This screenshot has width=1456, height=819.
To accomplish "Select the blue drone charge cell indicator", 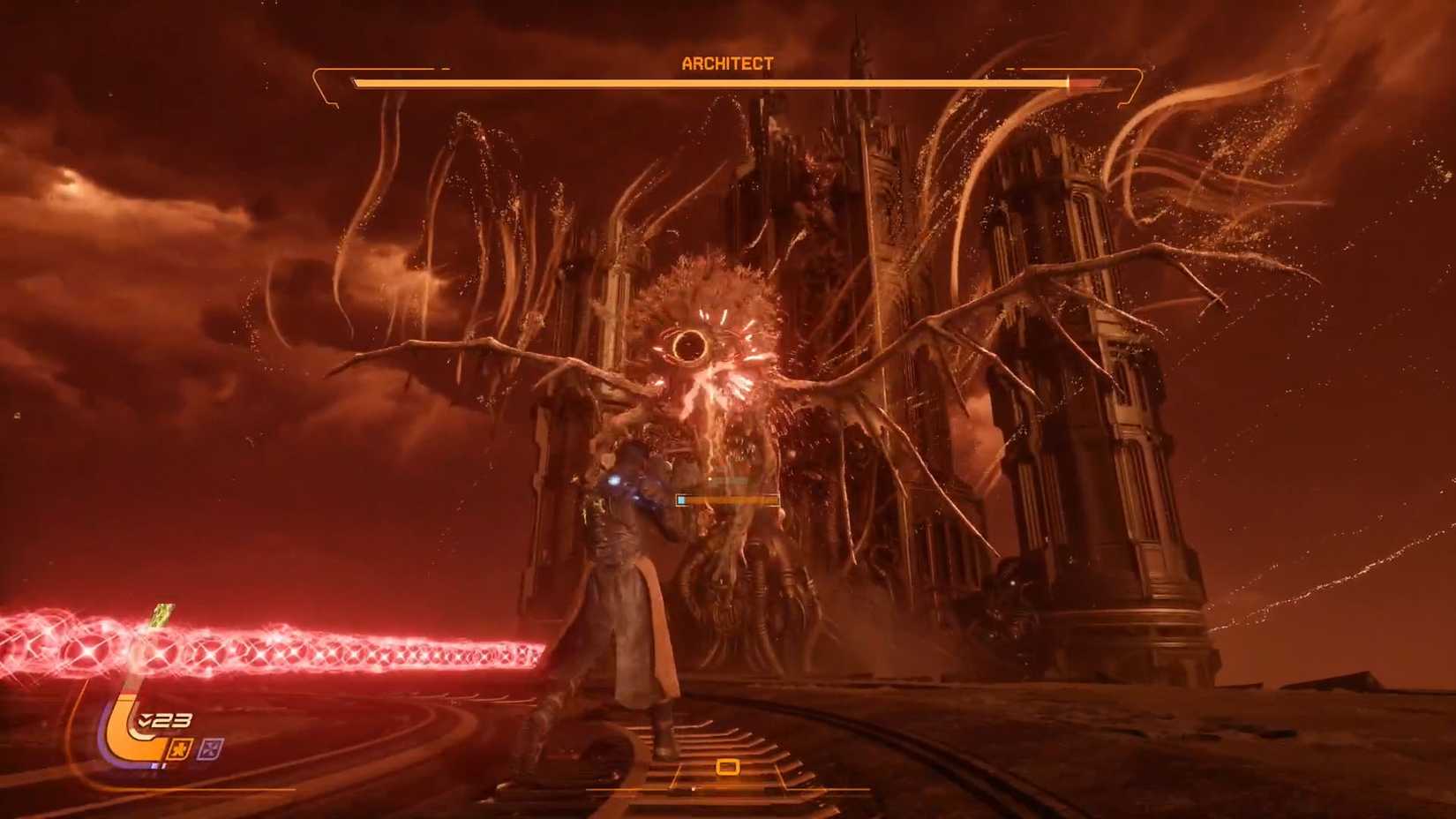I will [681, 500].
